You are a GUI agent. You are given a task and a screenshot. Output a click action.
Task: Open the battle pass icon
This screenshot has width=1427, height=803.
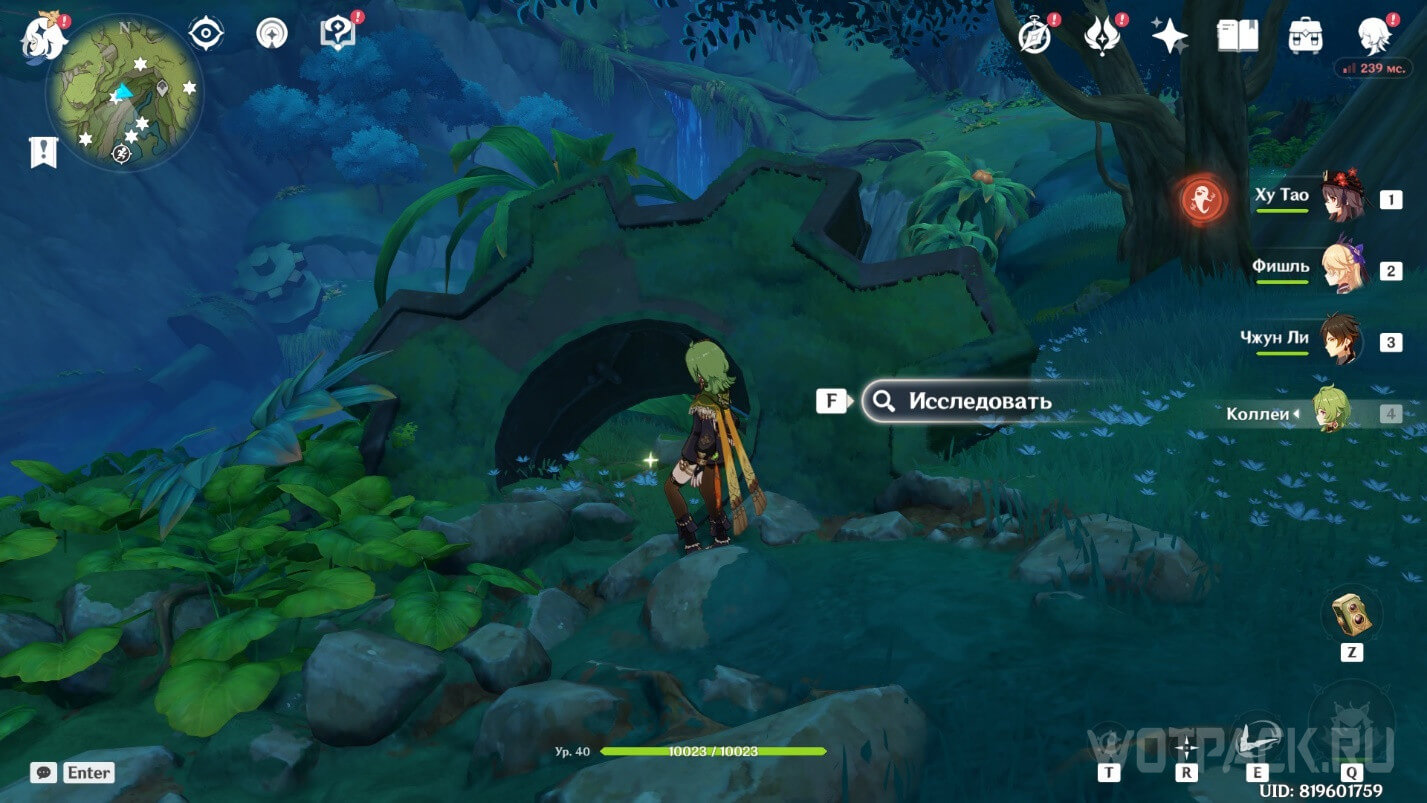click(1101, 36)
